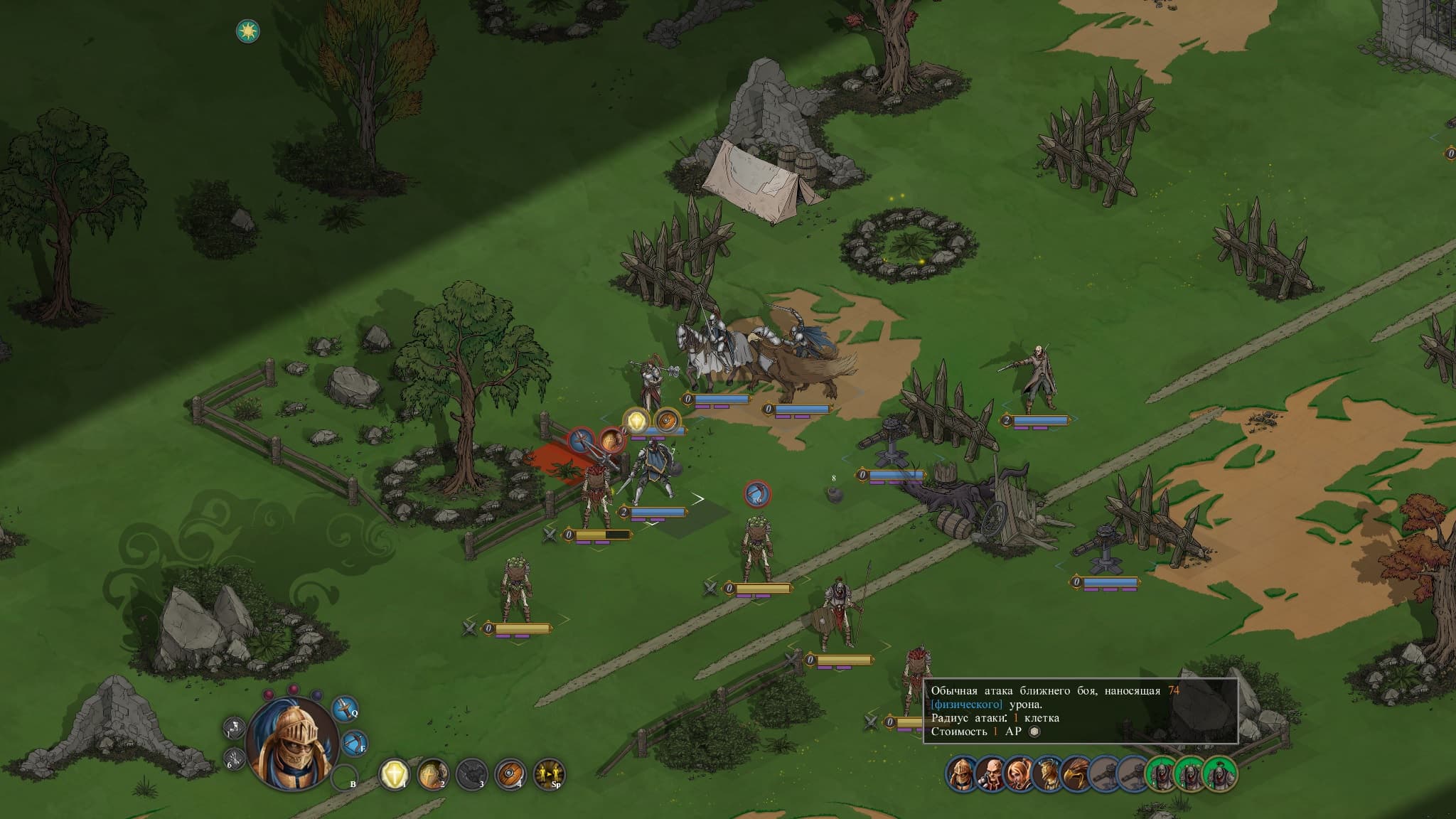Screen dimensions: 1456x819
Task: Click the two yellow figures ability
Action: coord(549,773)
